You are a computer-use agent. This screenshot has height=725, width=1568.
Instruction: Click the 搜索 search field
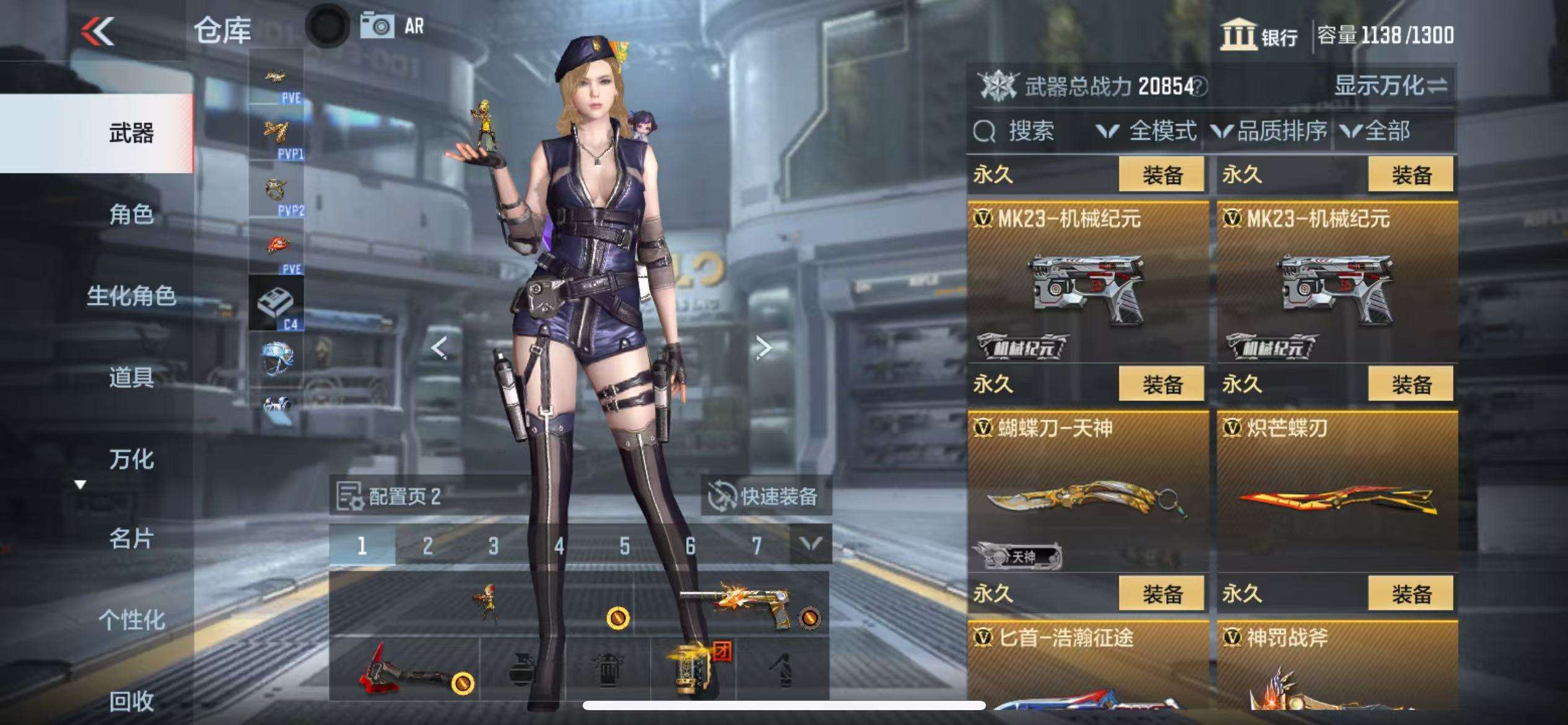(1029, 131)
